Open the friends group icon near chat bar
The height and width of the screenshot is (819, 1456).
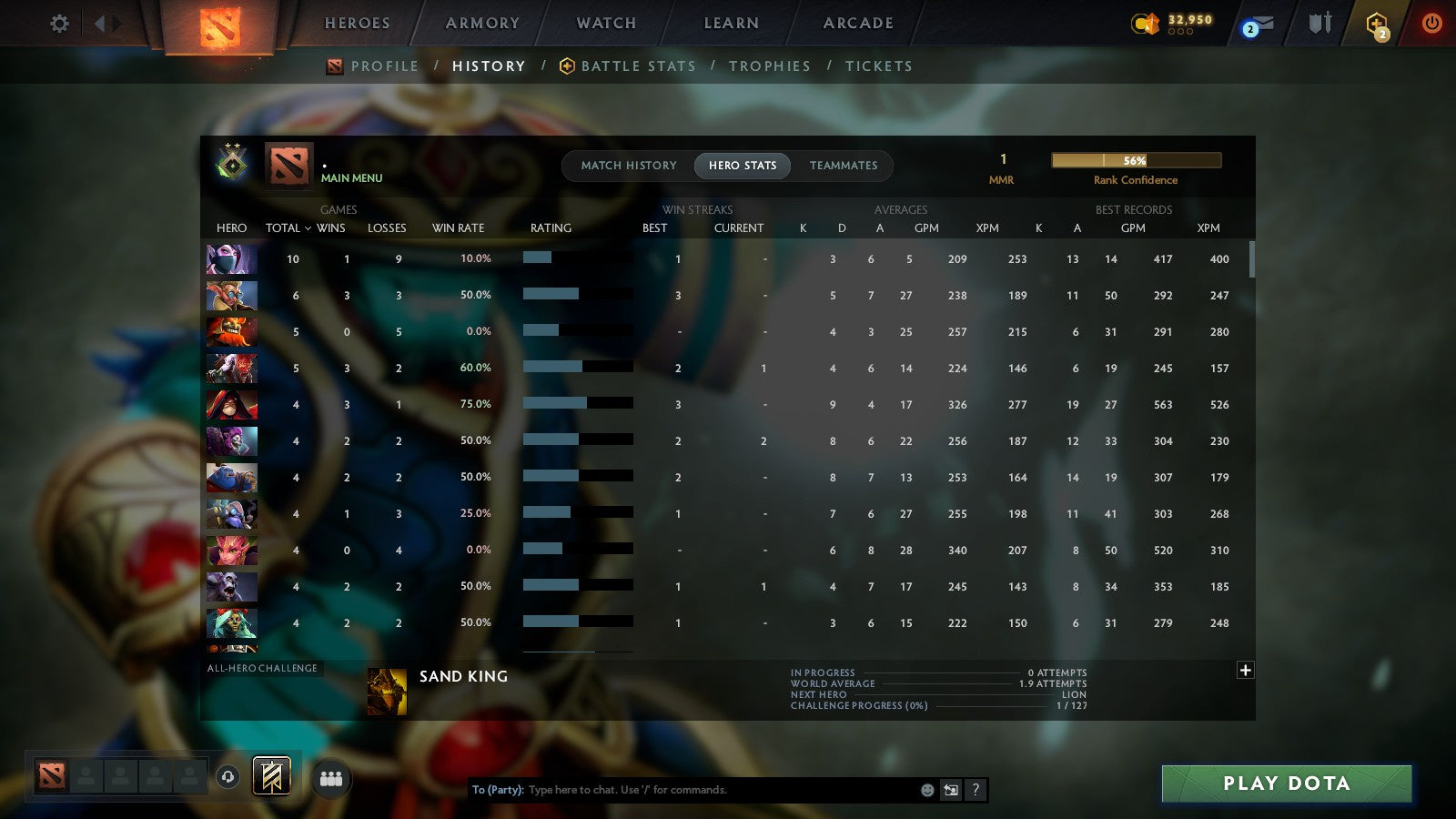[331, 777]
